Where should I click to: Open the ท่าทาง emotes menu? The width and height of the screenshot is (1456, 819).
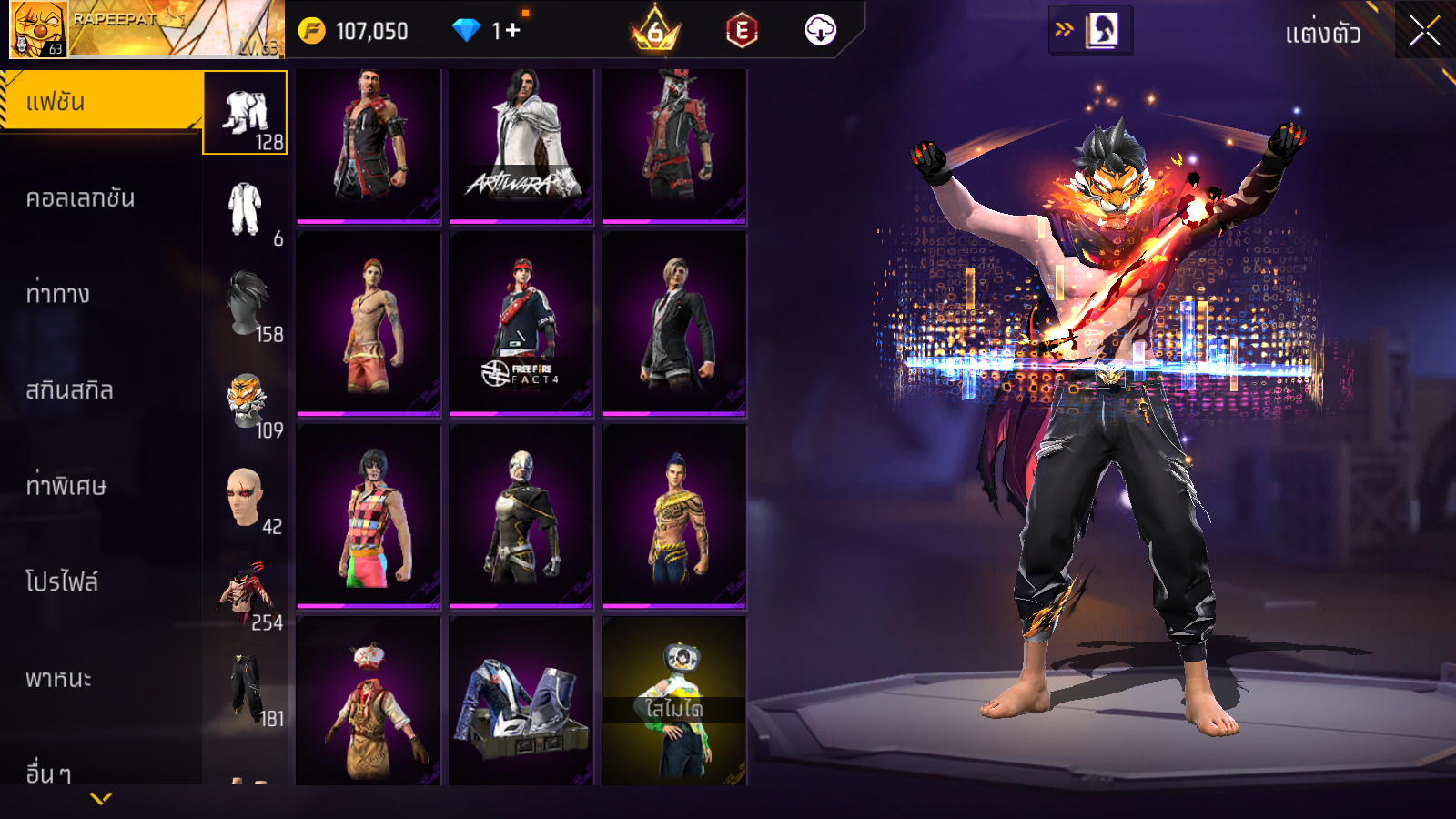58,294
